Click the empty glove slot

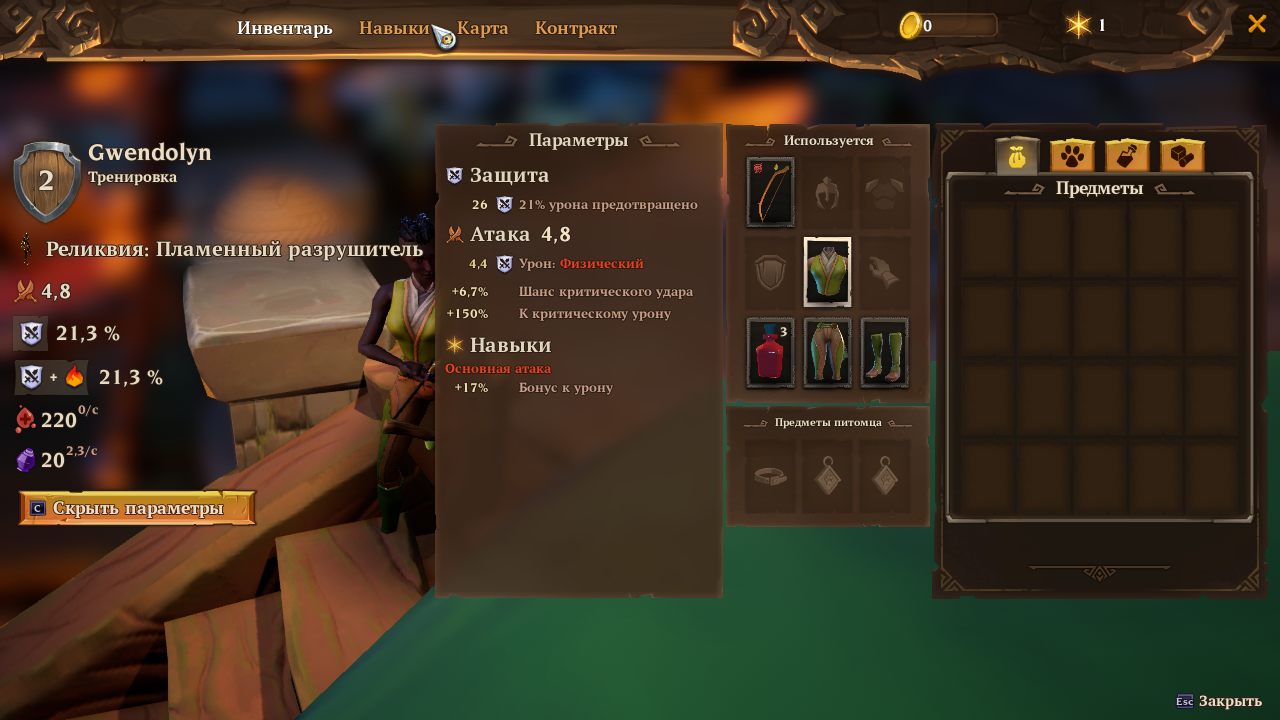pyautogui.click(x=884, y=271)
